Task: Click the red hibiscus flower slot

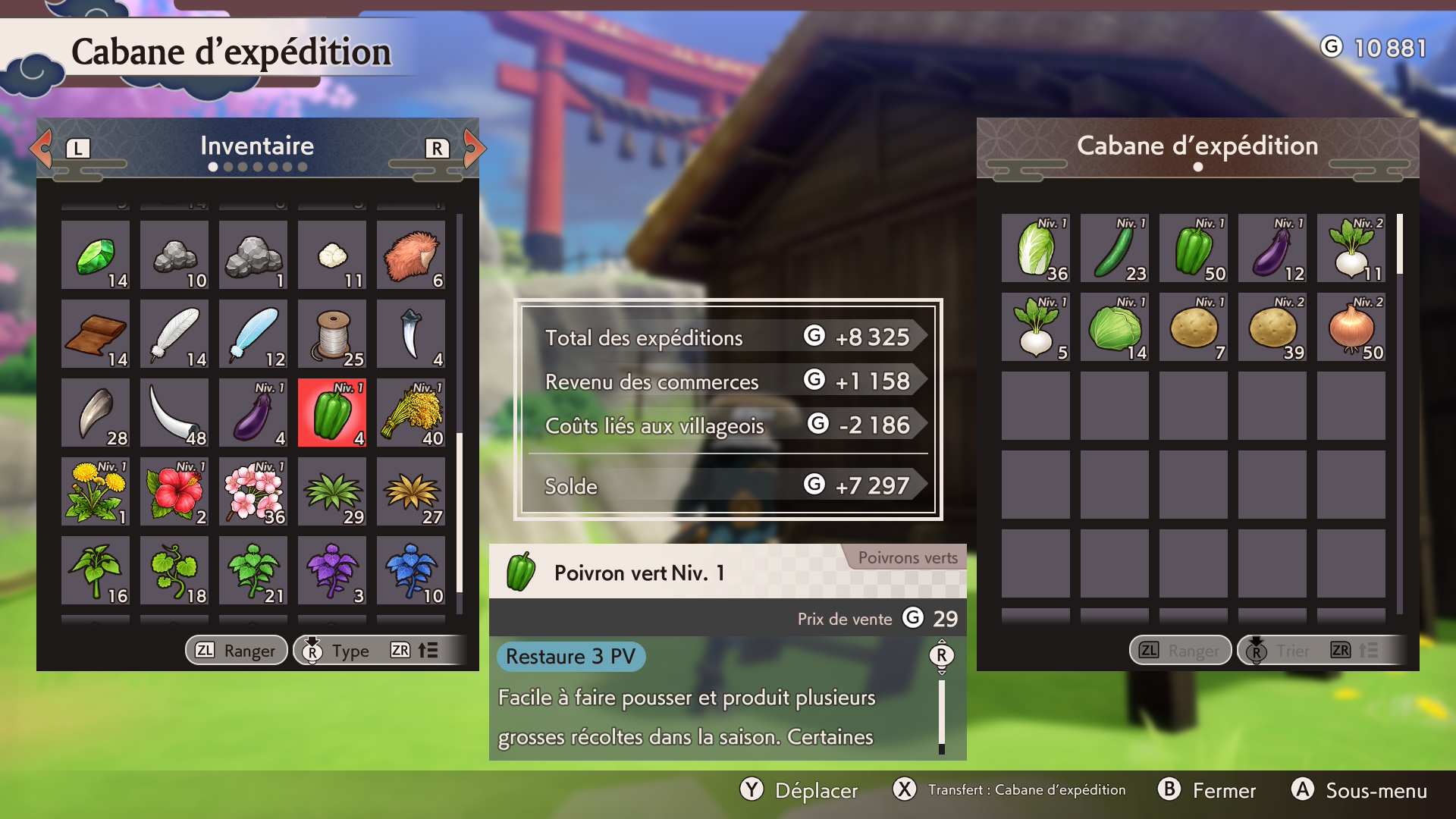Action: (x=174, y=492)
